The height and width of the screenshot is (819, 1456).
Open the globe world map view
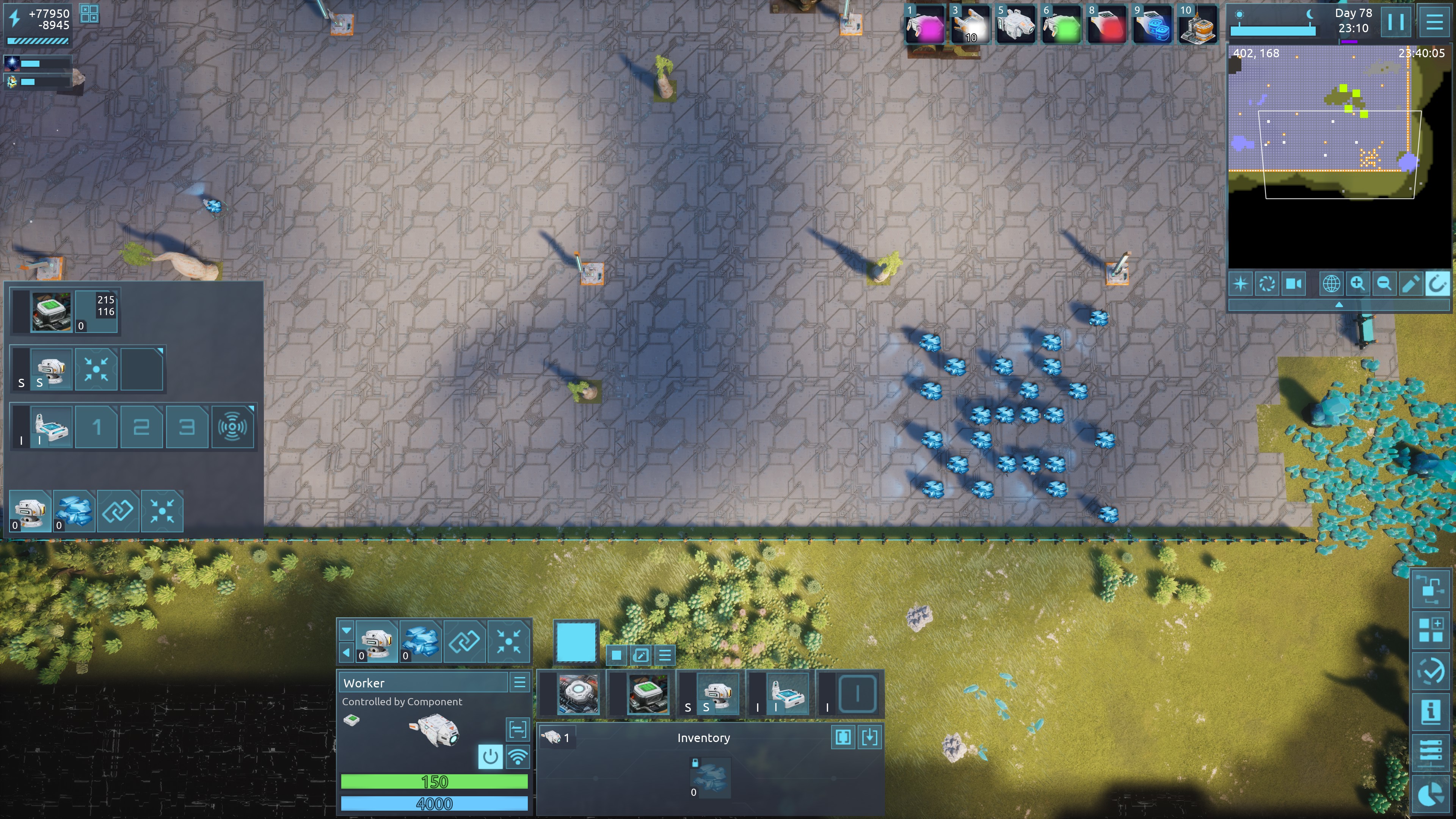point(1331,284)
